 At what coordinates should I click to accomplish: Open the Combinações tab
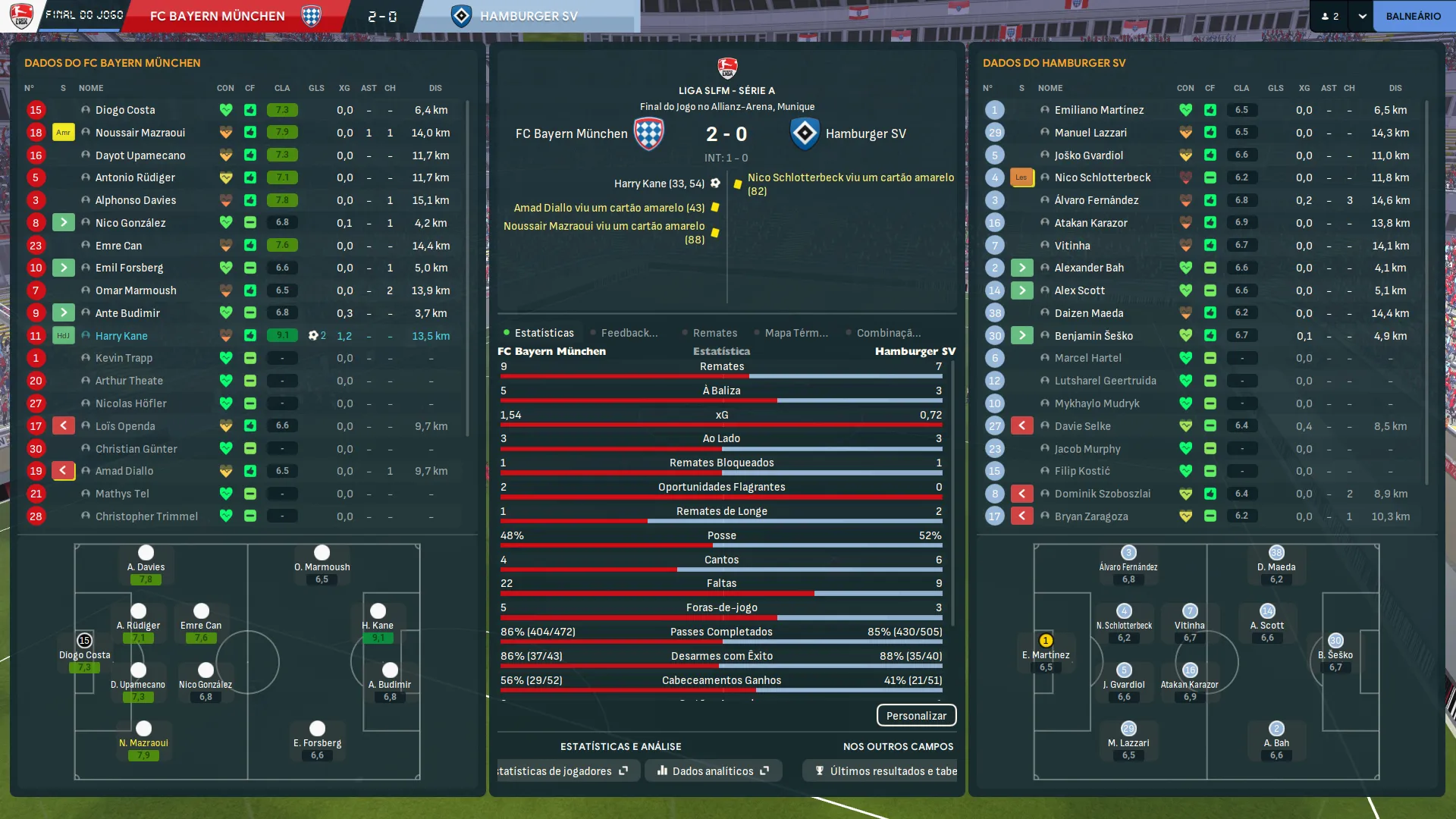(888, 333)
